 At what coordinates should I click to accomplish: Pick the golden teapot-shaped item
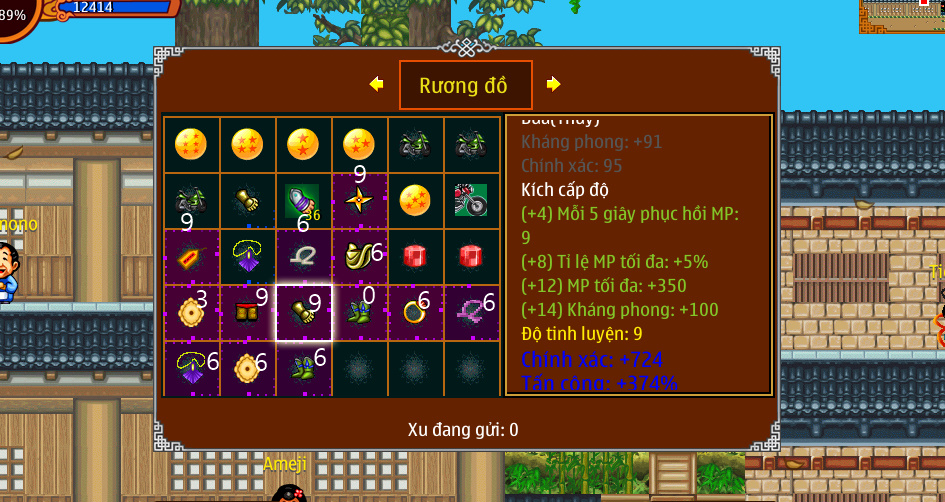click(359, 257)
